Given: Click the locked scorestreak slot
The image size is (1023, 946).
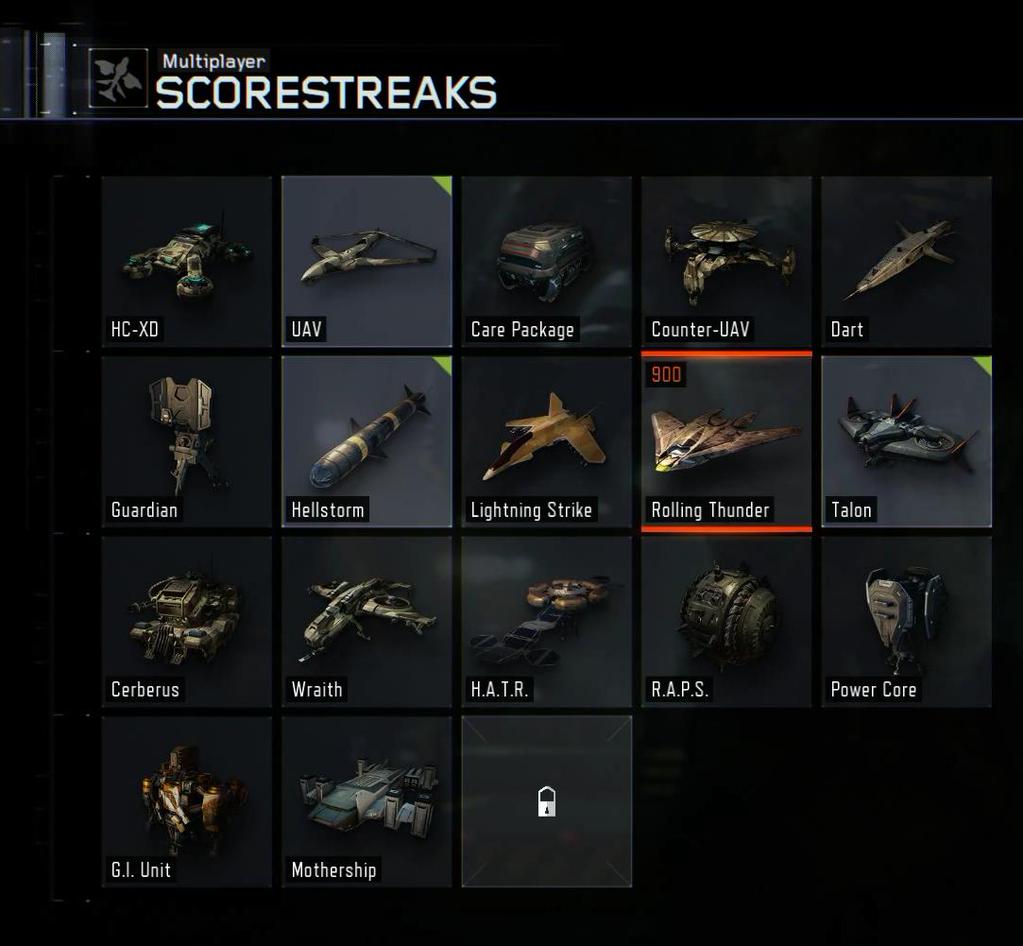Looking at the screenshot, I should [547, 801].
